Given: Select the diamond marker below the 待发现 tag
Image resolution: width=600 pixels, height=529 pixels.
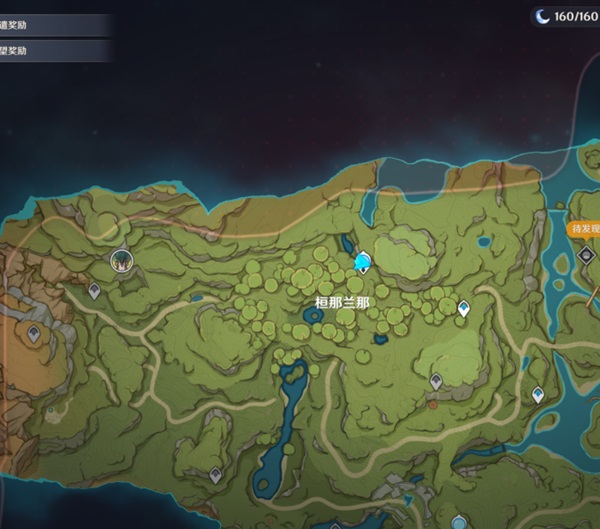Looking at the screenshot, I should (x=587, y=255).
